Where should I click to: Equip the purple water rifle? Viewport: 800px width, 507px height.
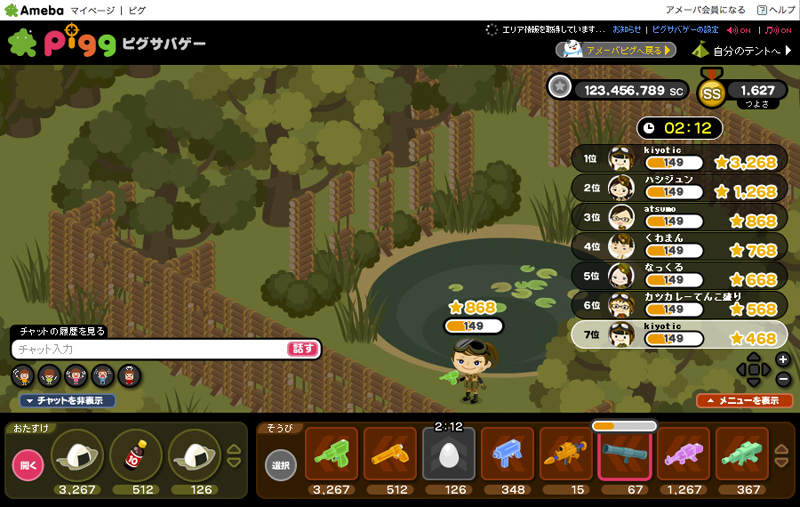(x=684, y=455)
